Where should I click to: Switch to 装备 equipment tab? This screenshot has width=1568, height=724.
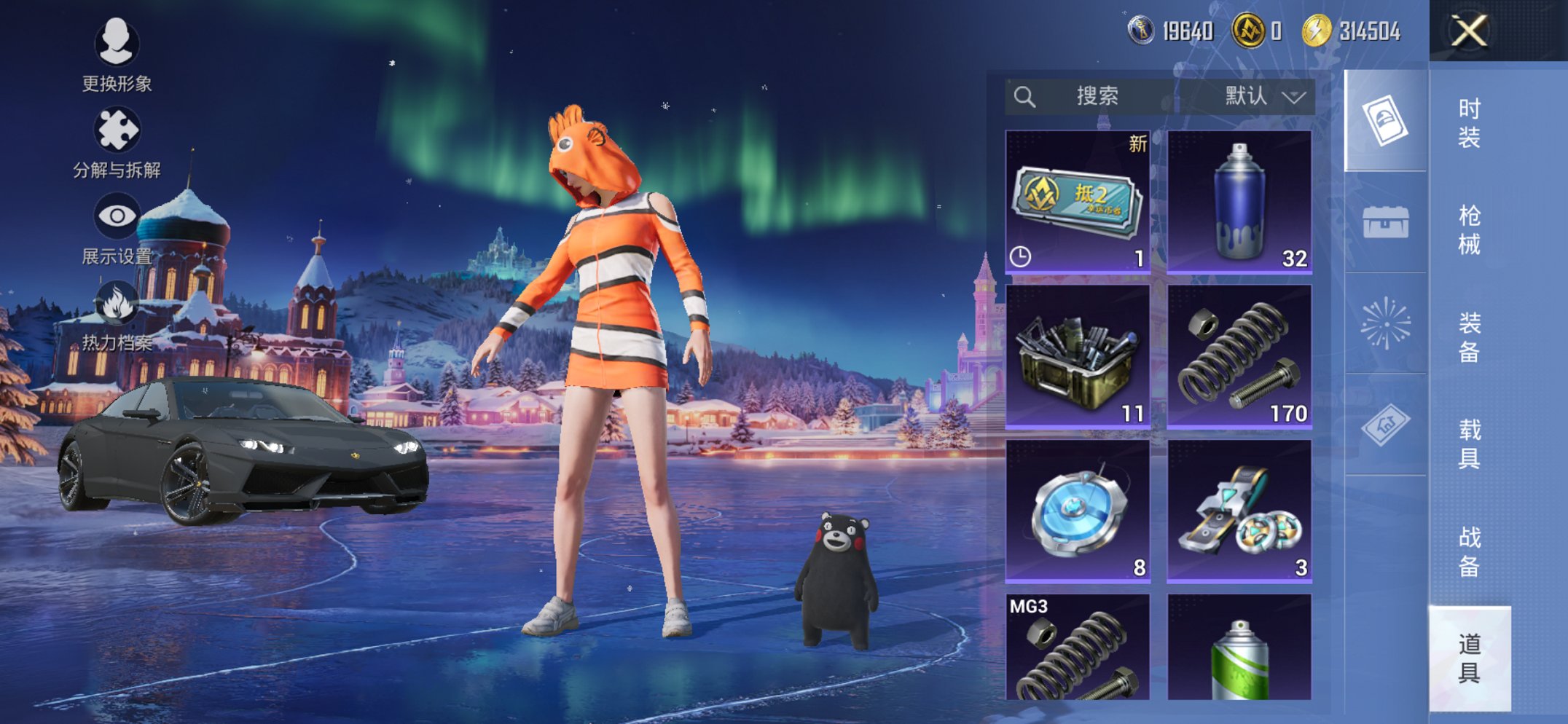coord(1469,337)
